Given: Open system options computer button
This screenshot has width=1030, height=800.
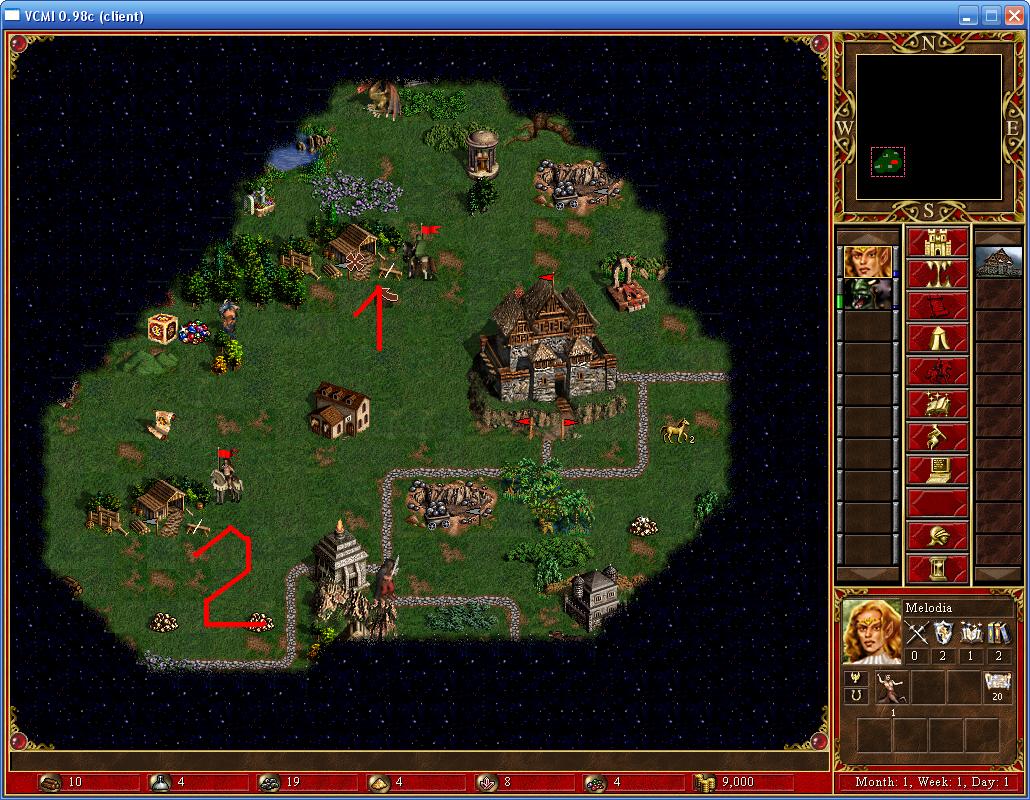Looking at the screenshot, I should pyautogui.click(x=937, y=468).
